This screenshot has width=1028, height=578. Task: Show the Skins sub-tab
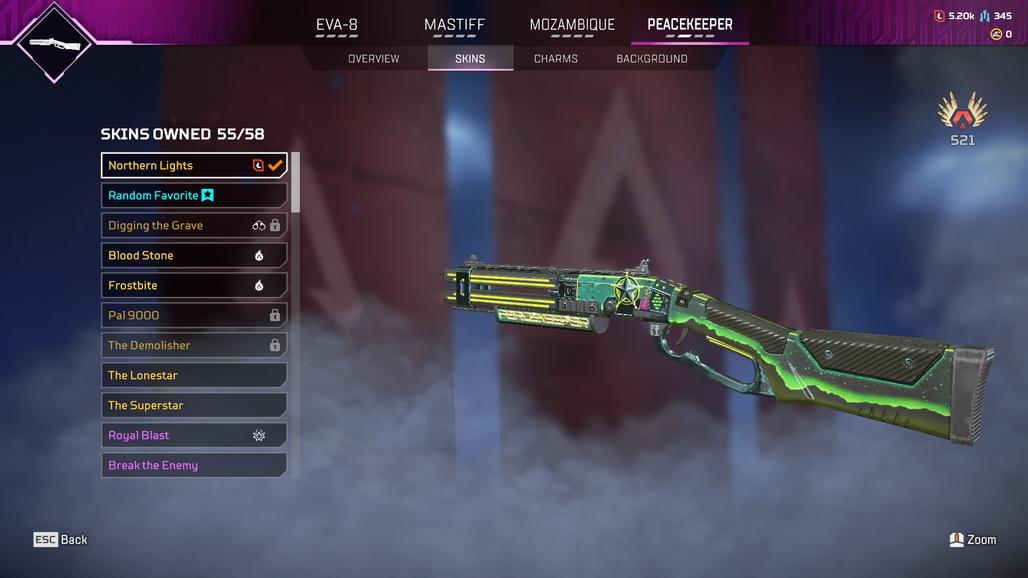470,59
